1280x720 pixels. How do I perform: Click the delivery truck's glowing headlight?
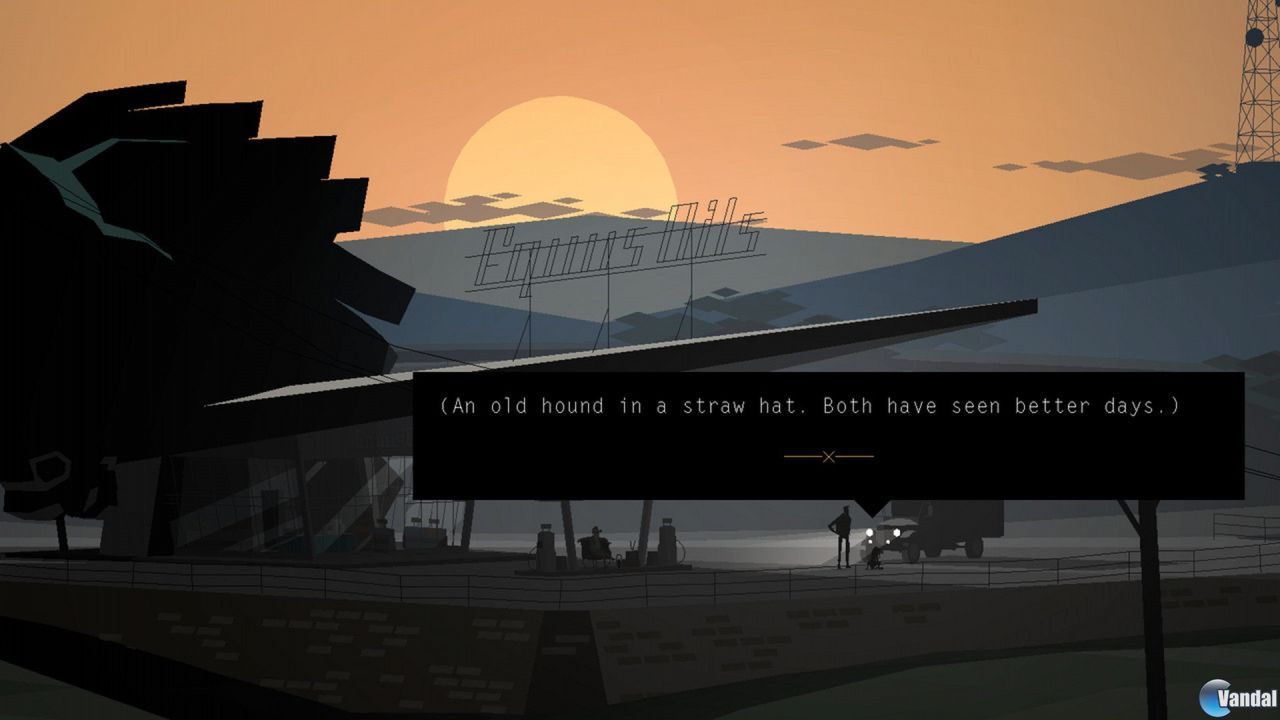pyautogui.click(x=867, y=531)
